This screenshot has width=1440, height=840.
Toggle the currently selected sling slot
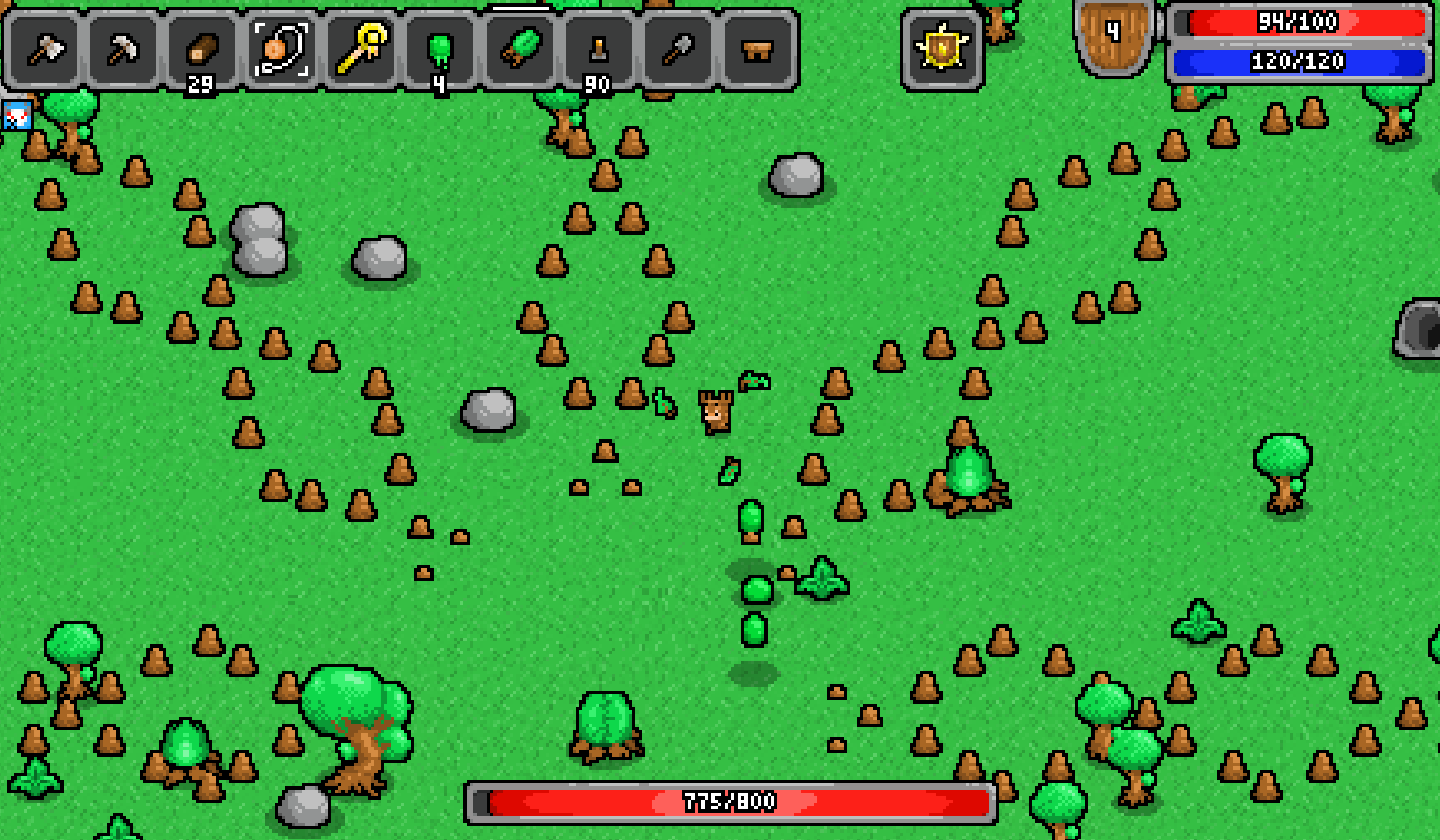point(281,50)
